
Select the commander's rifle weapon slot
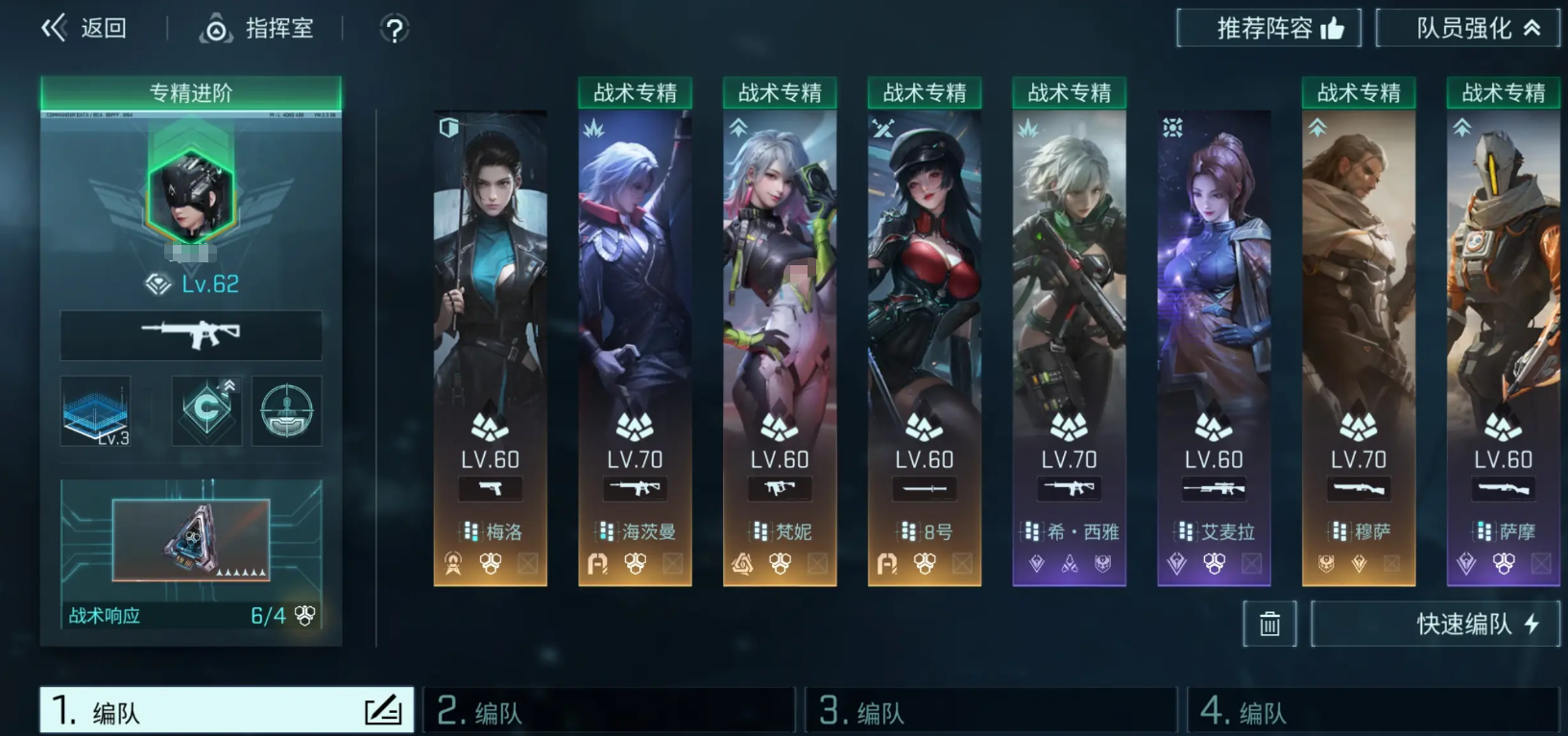tap(191, 335)
